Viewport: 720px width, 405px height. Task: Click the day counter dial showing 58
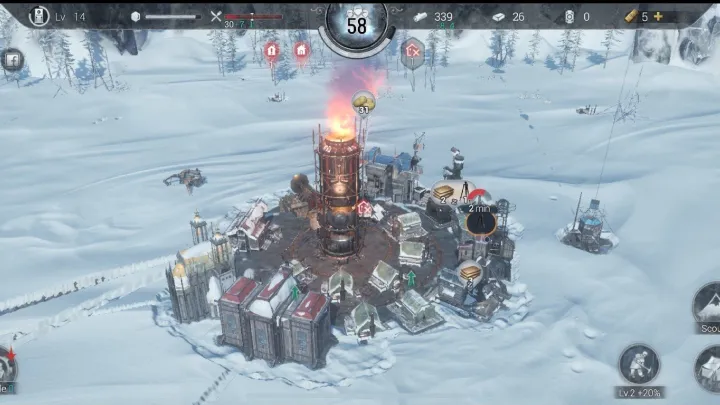pos(357,25)
